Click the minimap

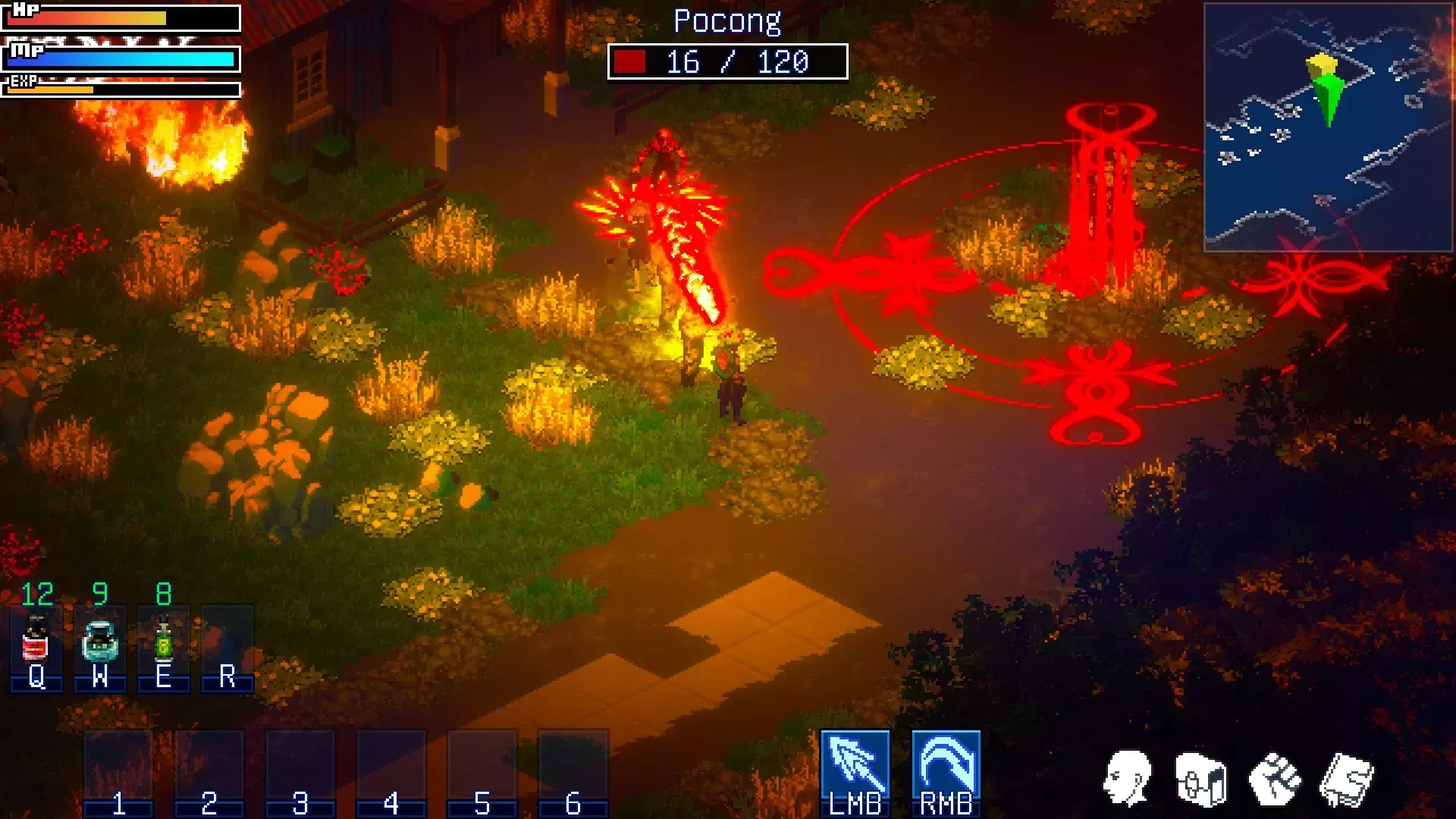pos(1328,127)
